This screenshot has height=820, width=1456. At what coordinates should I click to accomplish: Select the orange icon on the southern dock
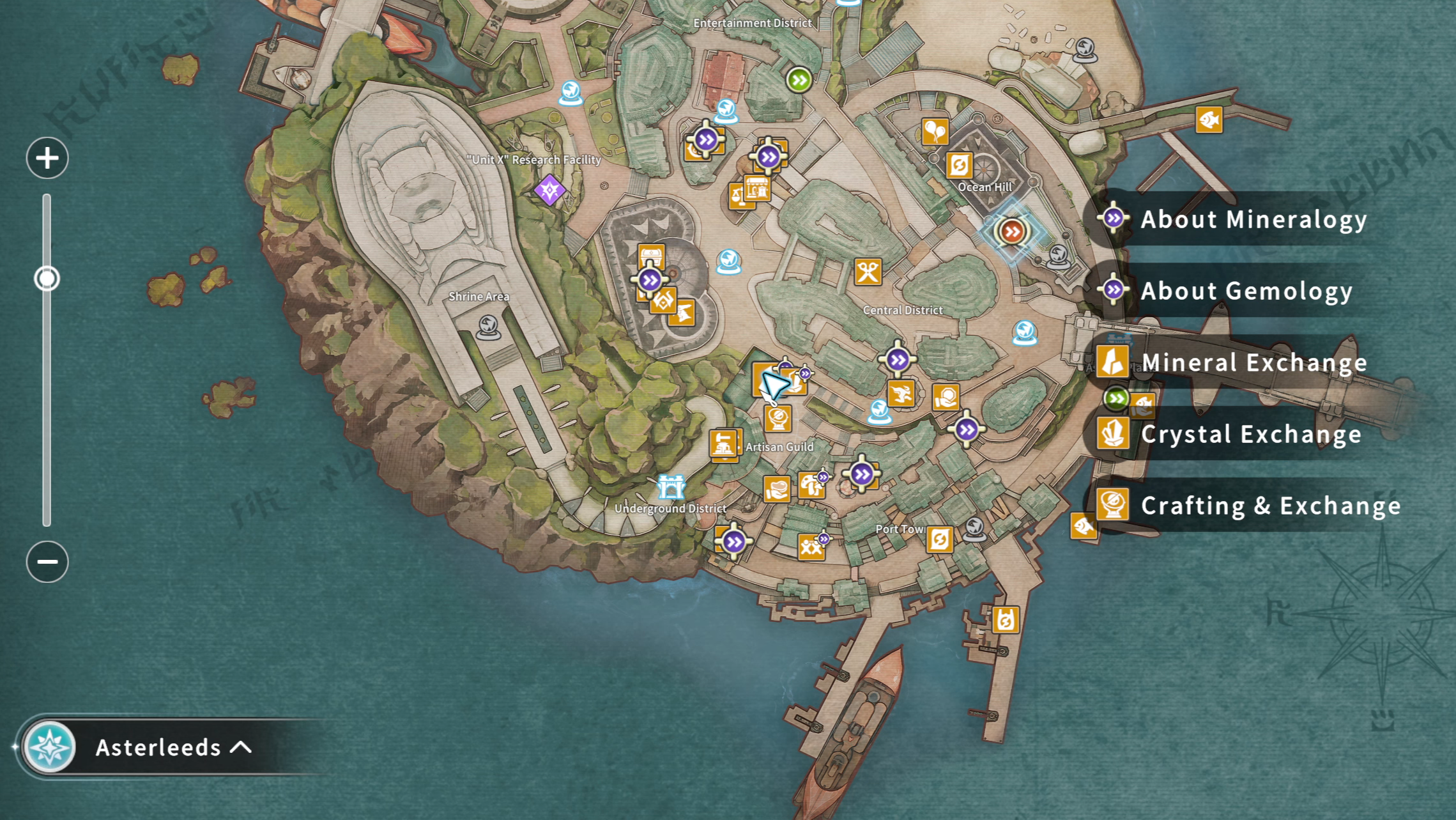pos(1005,619)
